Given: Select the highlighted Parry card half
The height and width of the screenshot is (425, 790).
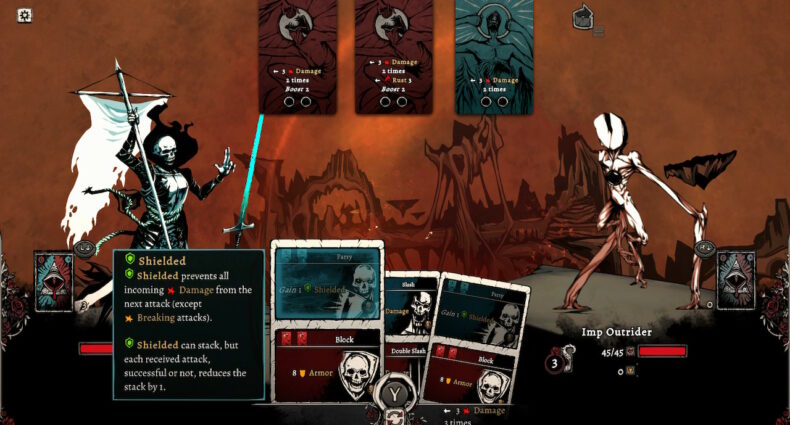Looking at the screenshot, I should (x=327, y=283).
